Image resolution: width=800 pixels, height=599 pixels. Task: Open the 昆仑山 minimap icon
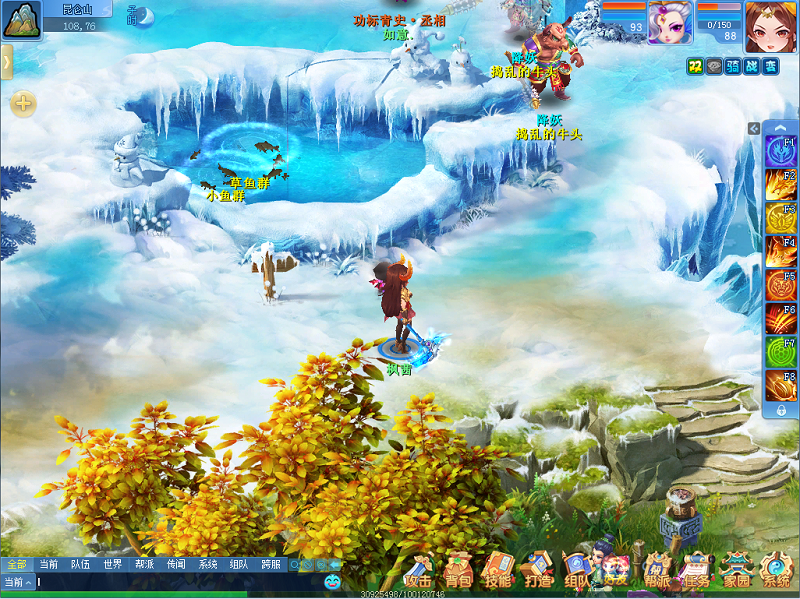coord(21,21)
